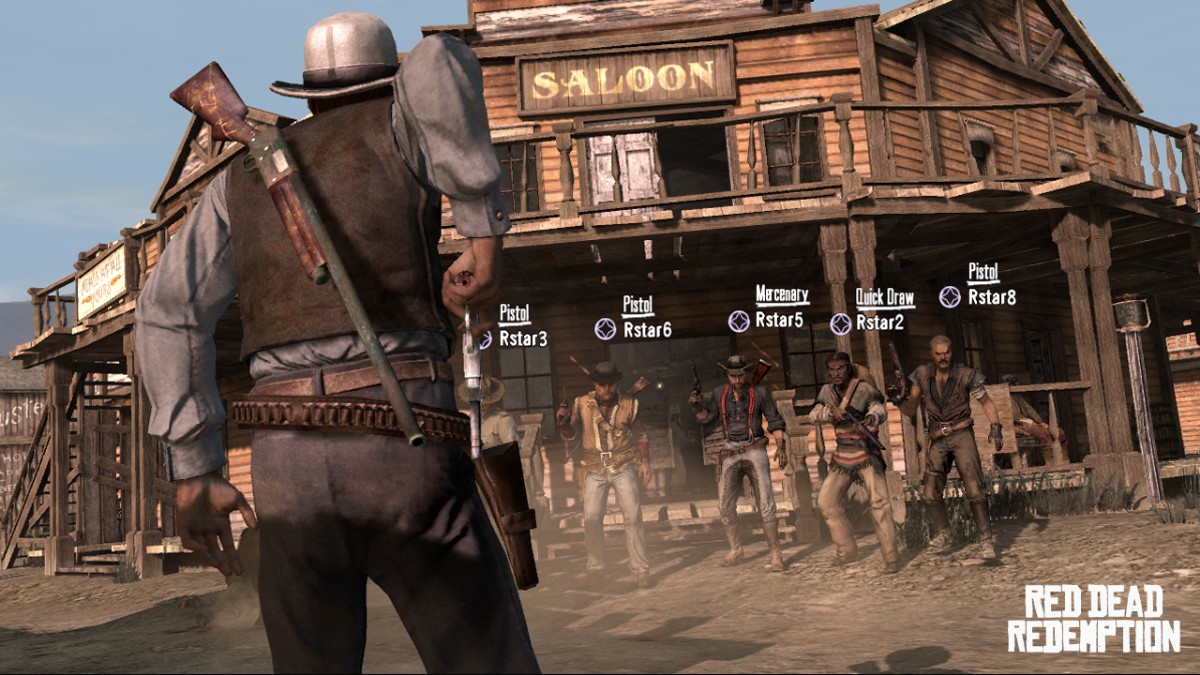Click the Rstar8 player name tag
This screenshot has height=675, width=1200.
[991, 296]
